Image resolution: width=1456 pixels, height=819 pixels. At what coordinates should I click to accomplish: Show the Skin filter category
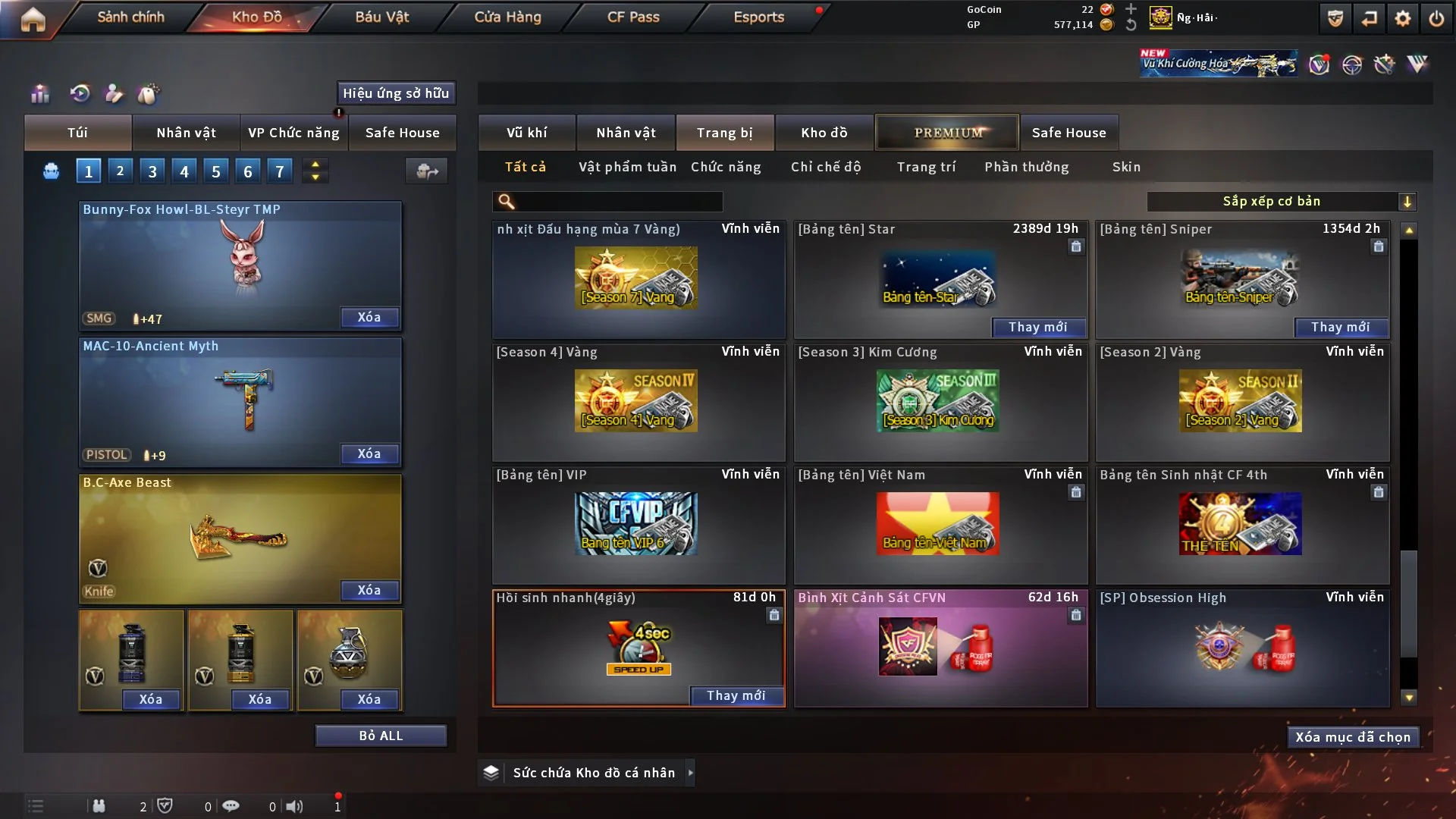tap(1126, 167)
